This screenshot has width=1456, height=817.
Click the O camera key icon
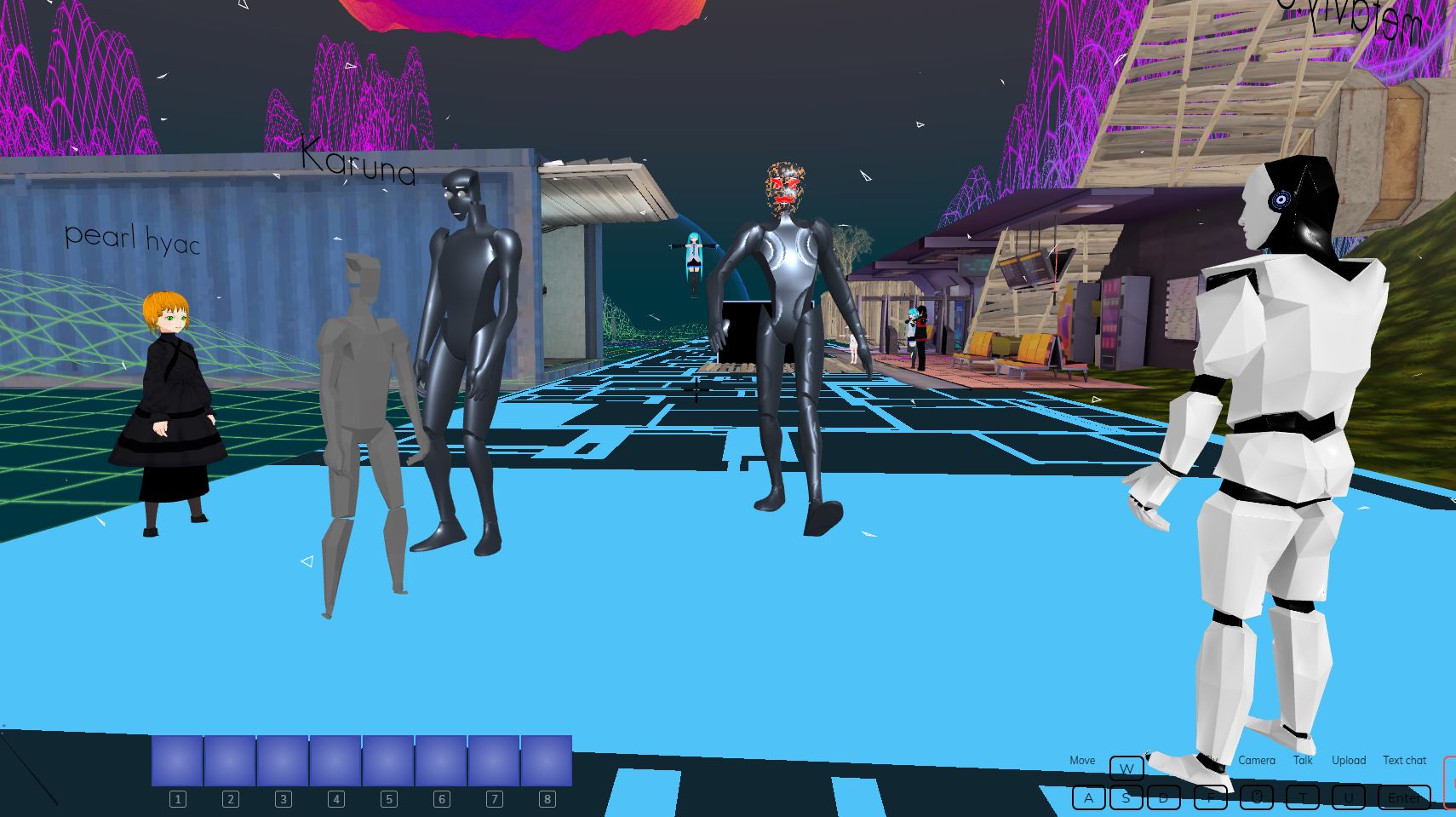tap(1258, 797)
